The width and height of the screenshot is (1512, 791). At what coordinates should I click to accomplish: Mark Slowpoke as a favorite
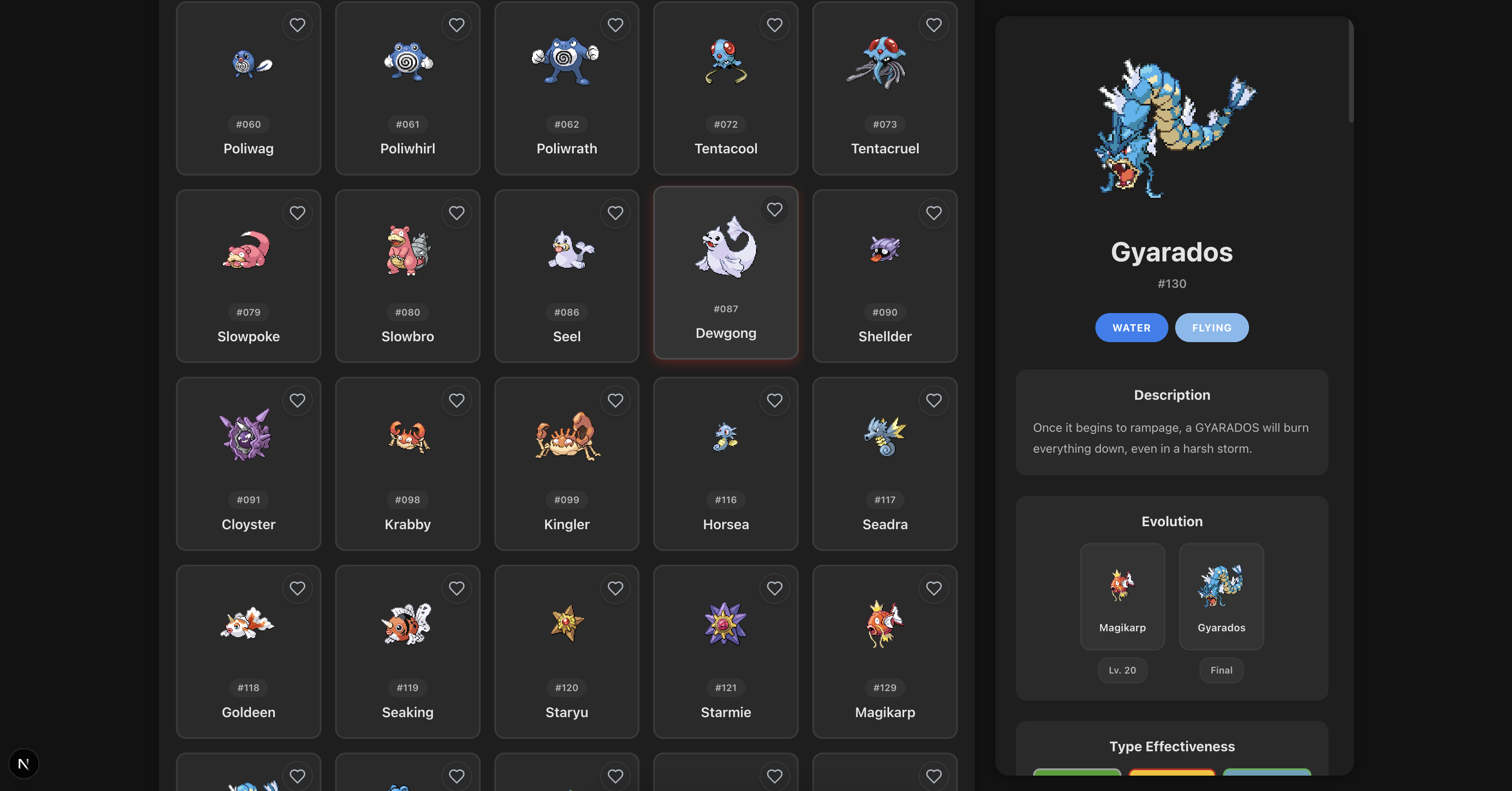[298, 213]
